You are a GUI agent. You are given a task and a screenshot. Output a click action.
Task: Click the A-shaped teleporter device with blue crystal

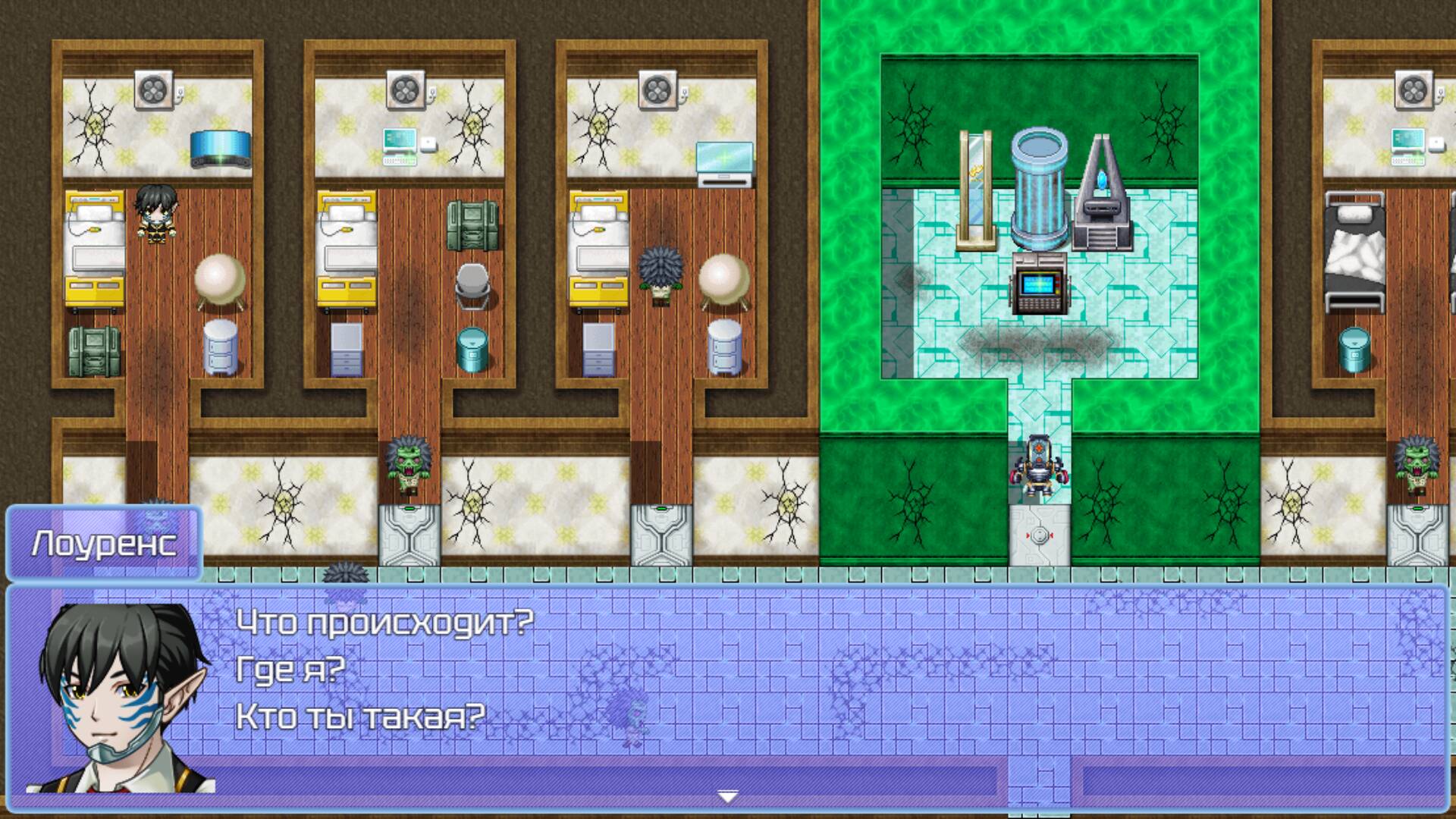point(1106,186)
